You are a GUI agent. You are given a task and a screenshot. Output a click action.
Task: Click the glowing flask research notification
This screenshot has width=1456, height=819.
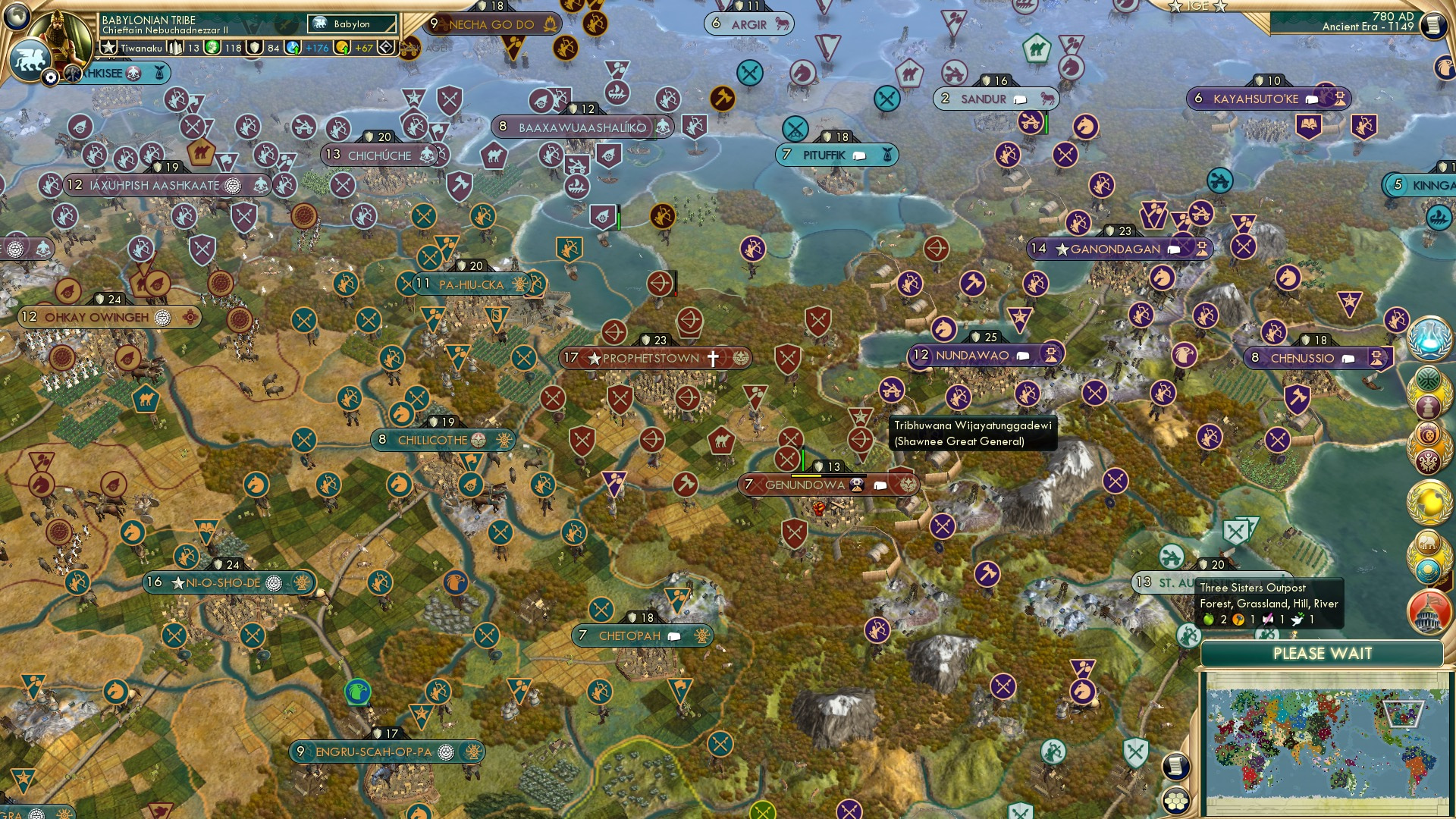(x=1429, y=338)
